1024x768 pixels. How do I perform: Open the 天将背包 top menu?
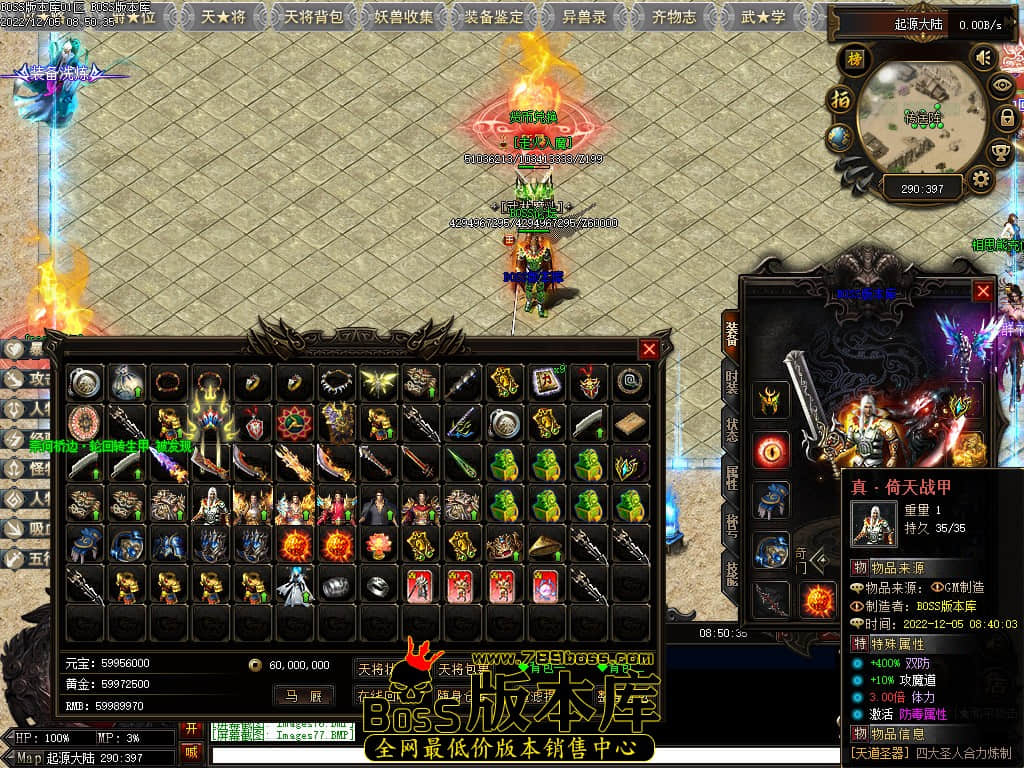[313, 16]
